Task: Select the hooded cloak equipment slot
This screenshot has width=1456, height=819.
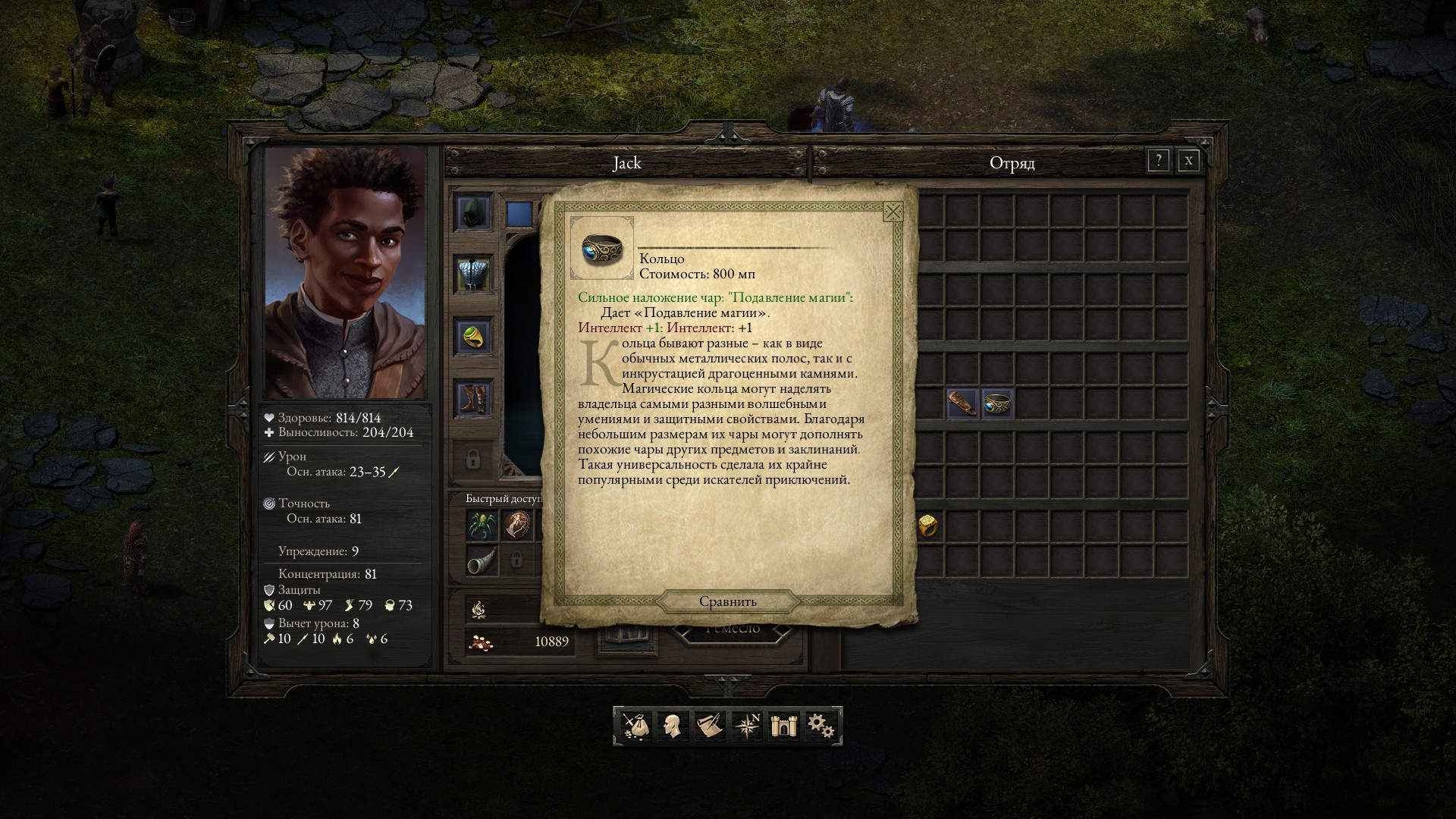Action: (473, 212)
